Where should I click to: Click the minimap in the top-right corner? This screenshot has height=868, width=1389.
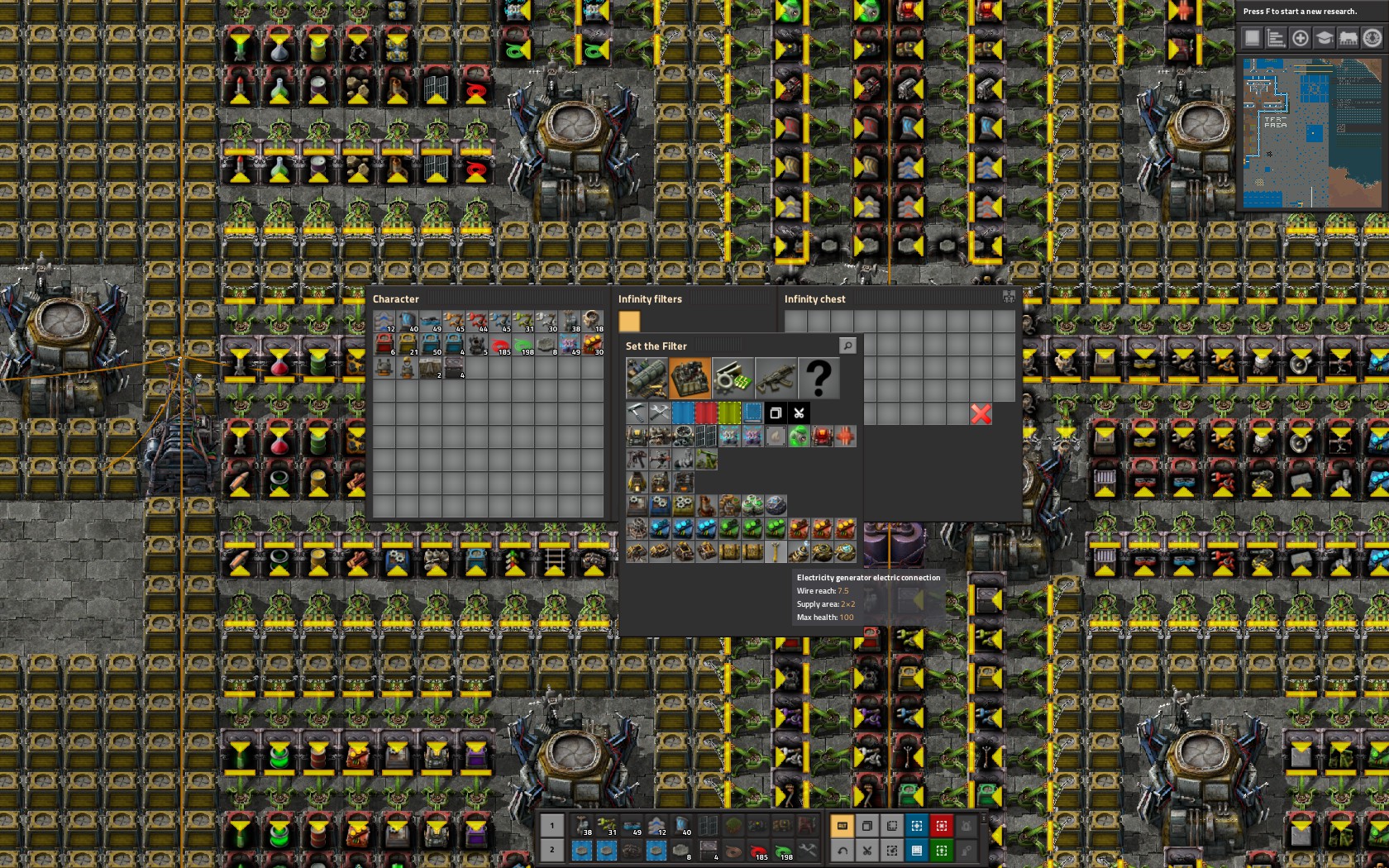tap(1310, 132)
